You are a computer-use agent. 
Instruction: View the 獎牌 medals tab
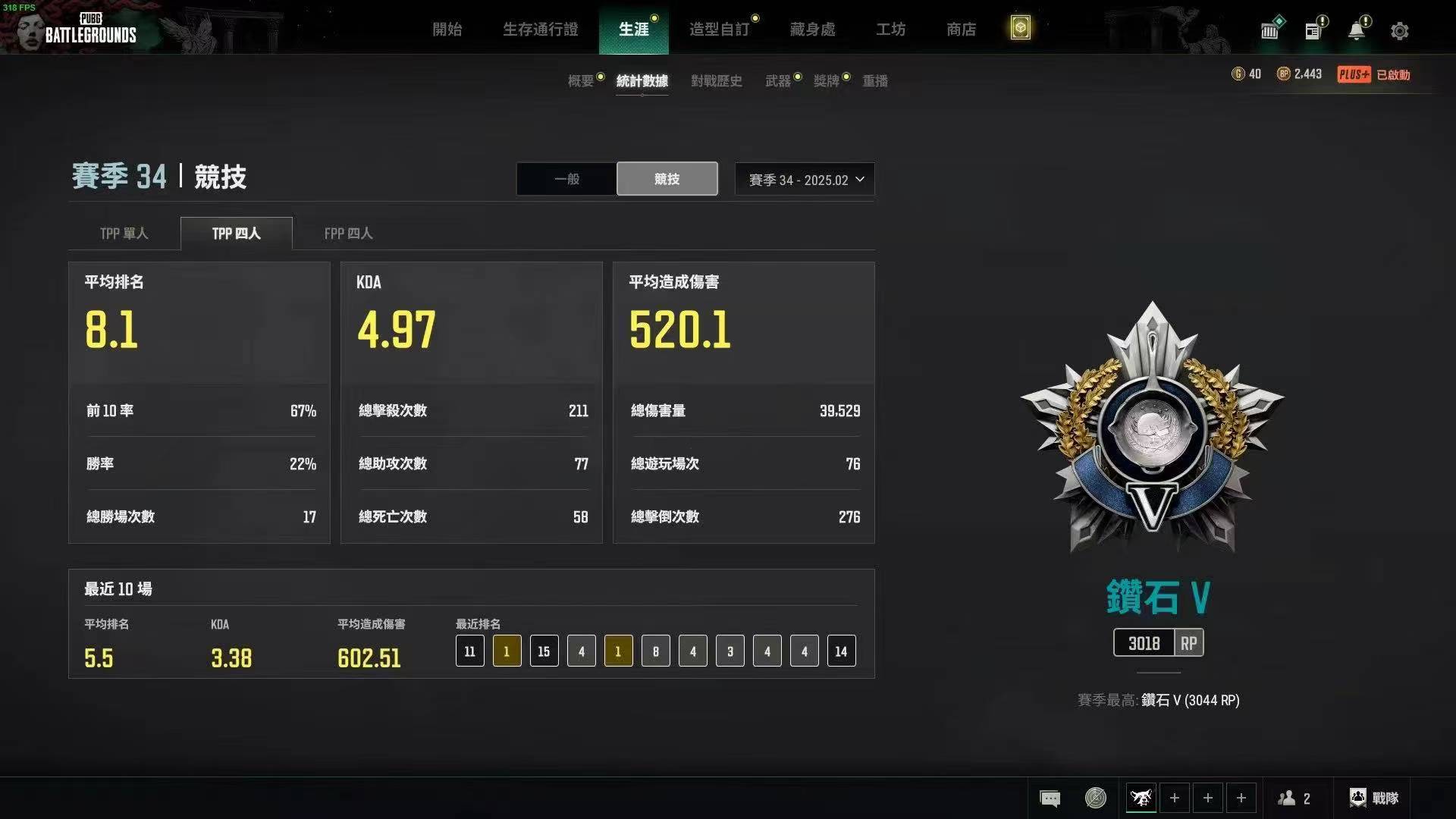coord(827,81)
